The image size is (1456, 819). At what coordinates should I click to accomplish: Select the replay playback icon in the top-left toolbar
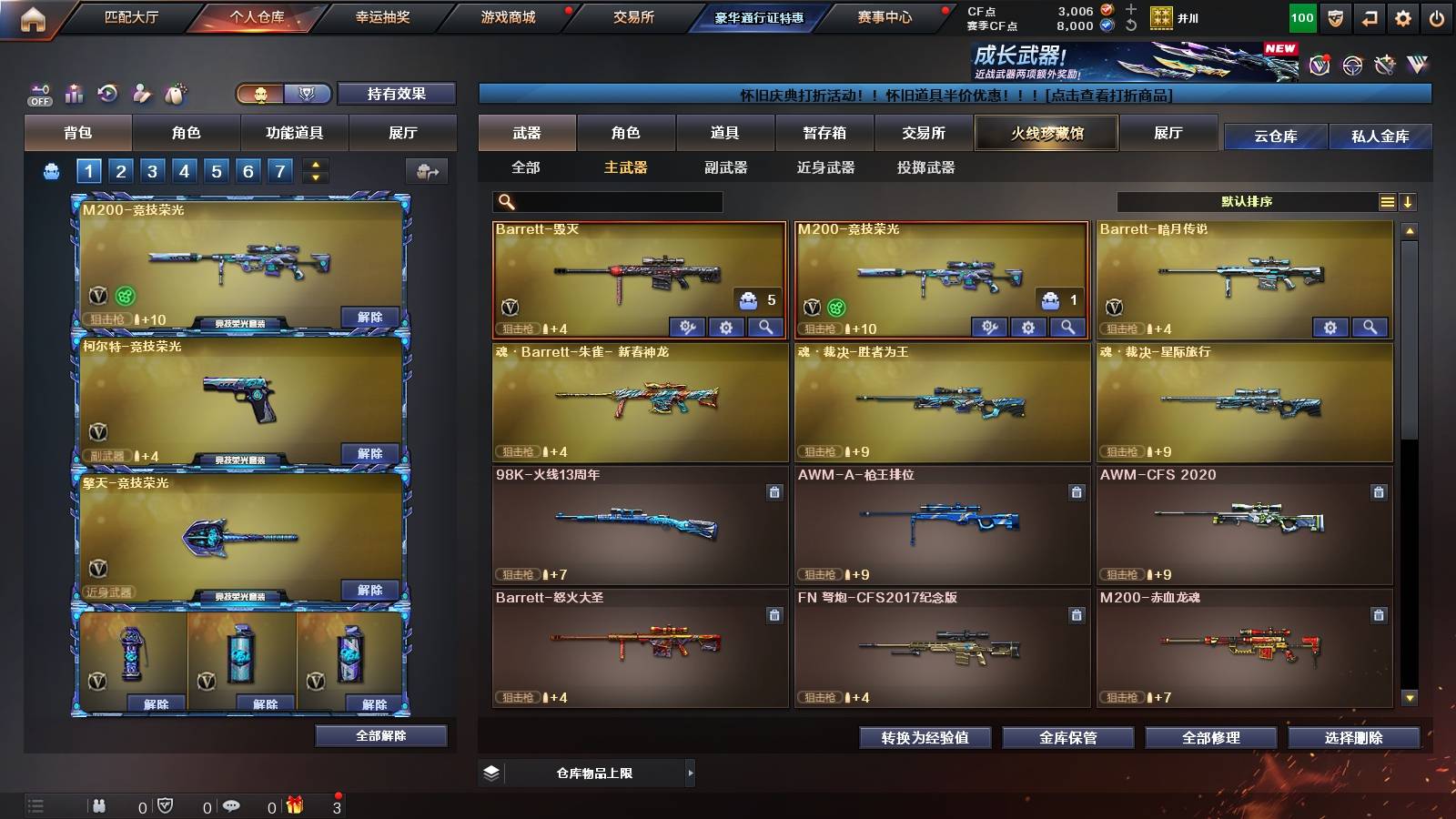(107, 94)
